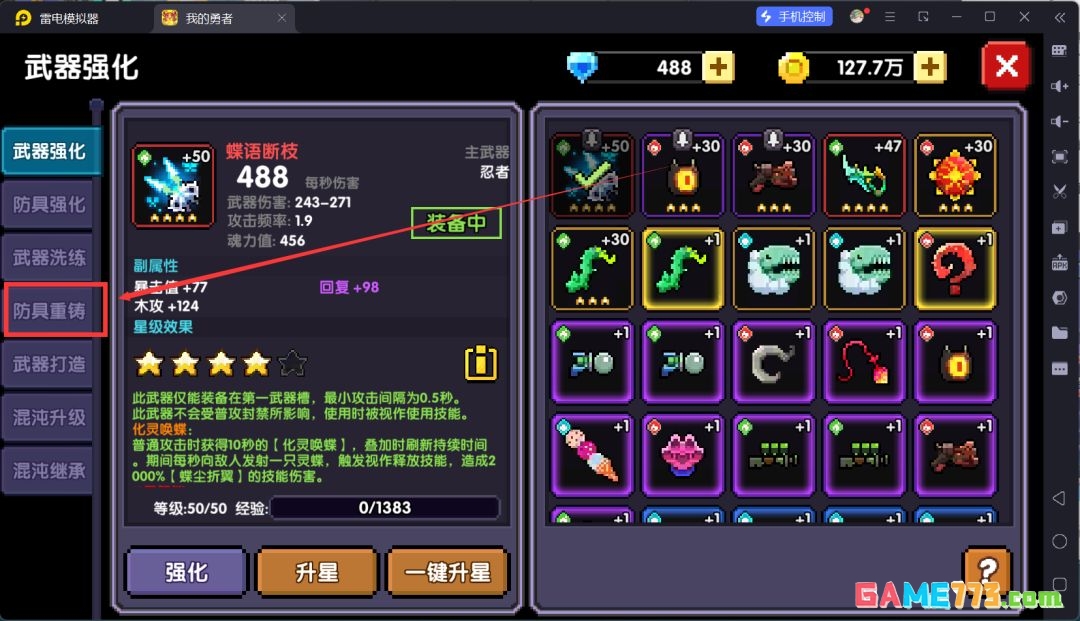Select the ice cream weapon slot

(x=592, y=455)
